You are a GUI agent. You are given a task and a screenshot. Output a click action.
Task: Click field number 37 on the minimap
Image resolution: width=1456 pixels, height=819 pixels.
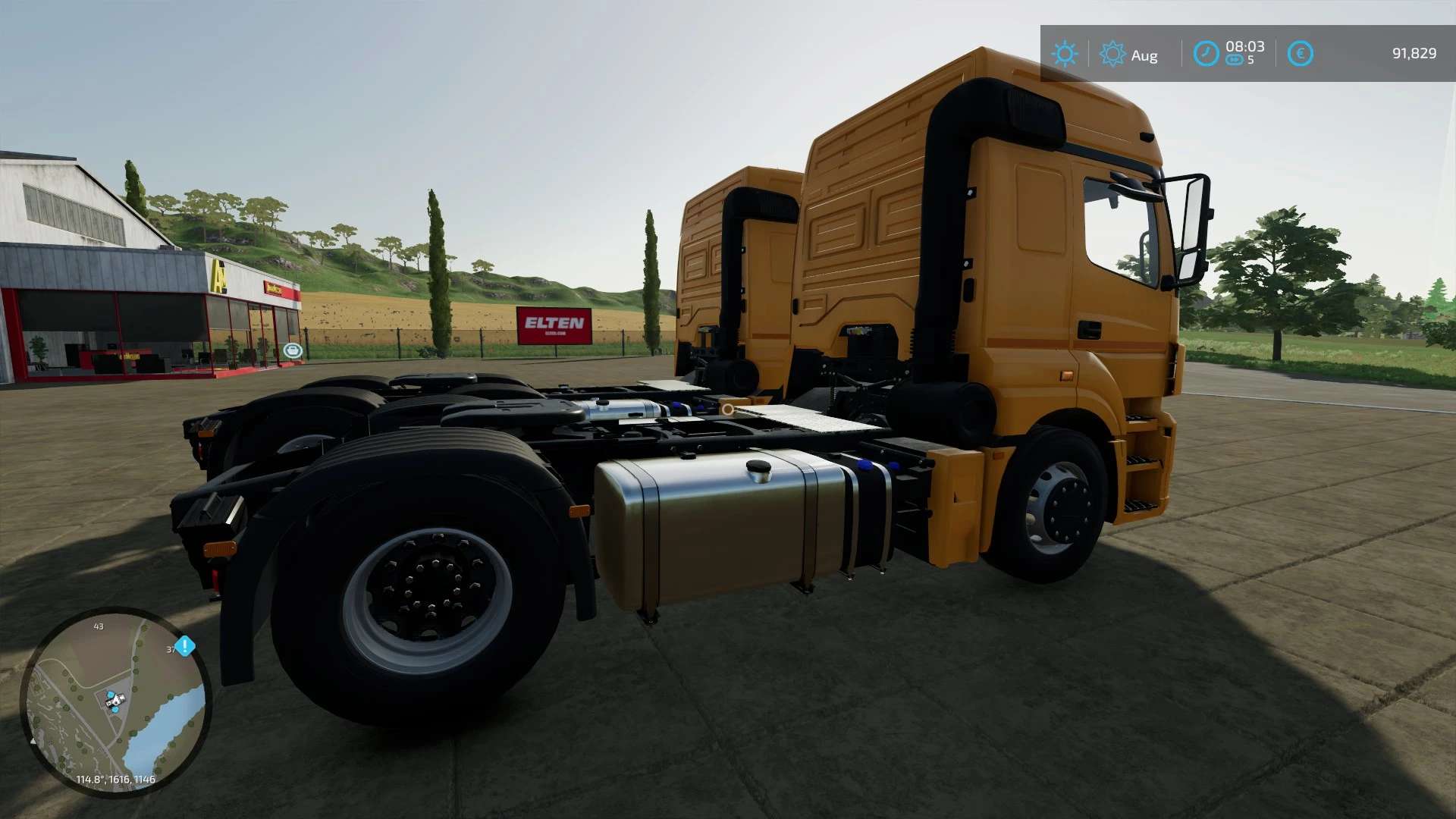tap(171, 650)
